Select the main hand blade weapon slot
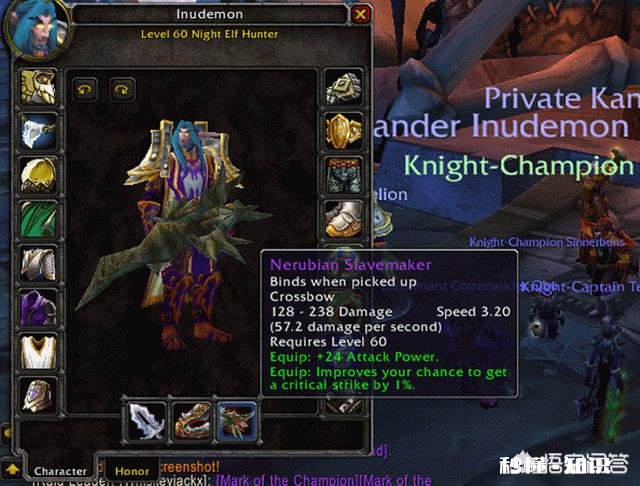The width and height of the screenshot is (640, 486). click(x=147, y=420)
